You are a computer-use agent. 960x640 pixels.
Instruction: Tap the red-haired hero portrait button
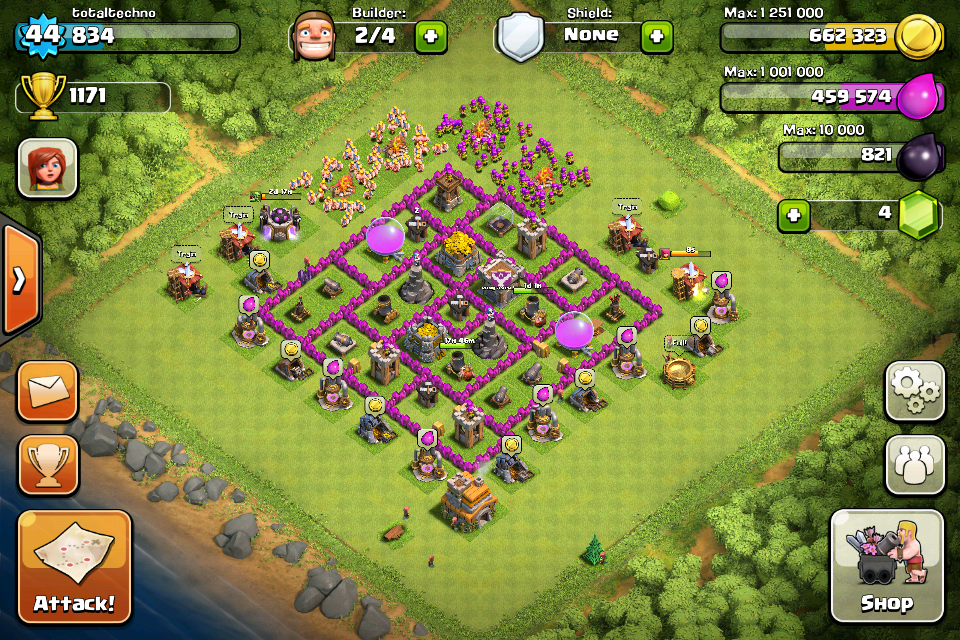pos(47,167)
